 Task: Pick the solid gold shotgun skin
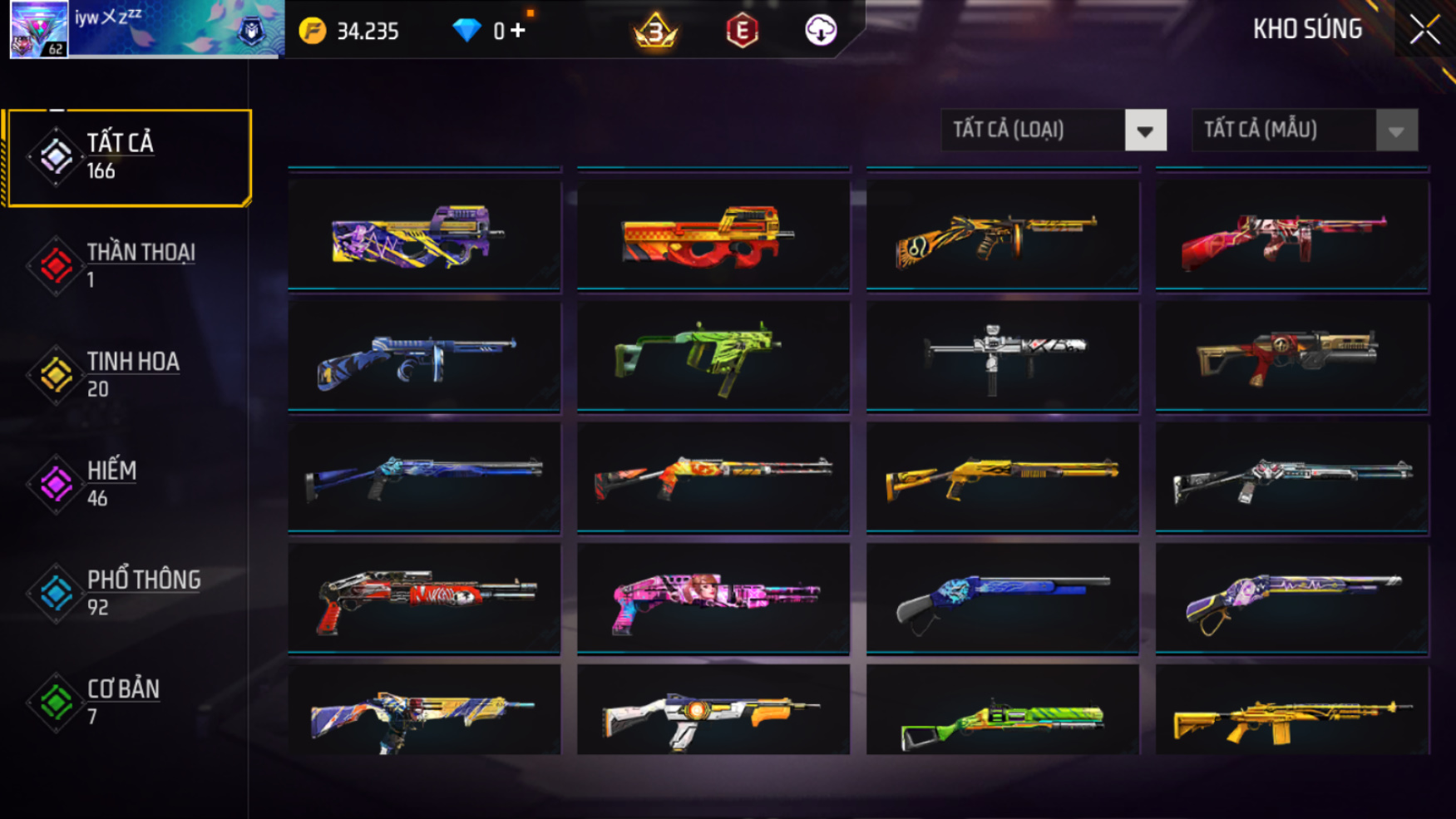coord(1002,477)
